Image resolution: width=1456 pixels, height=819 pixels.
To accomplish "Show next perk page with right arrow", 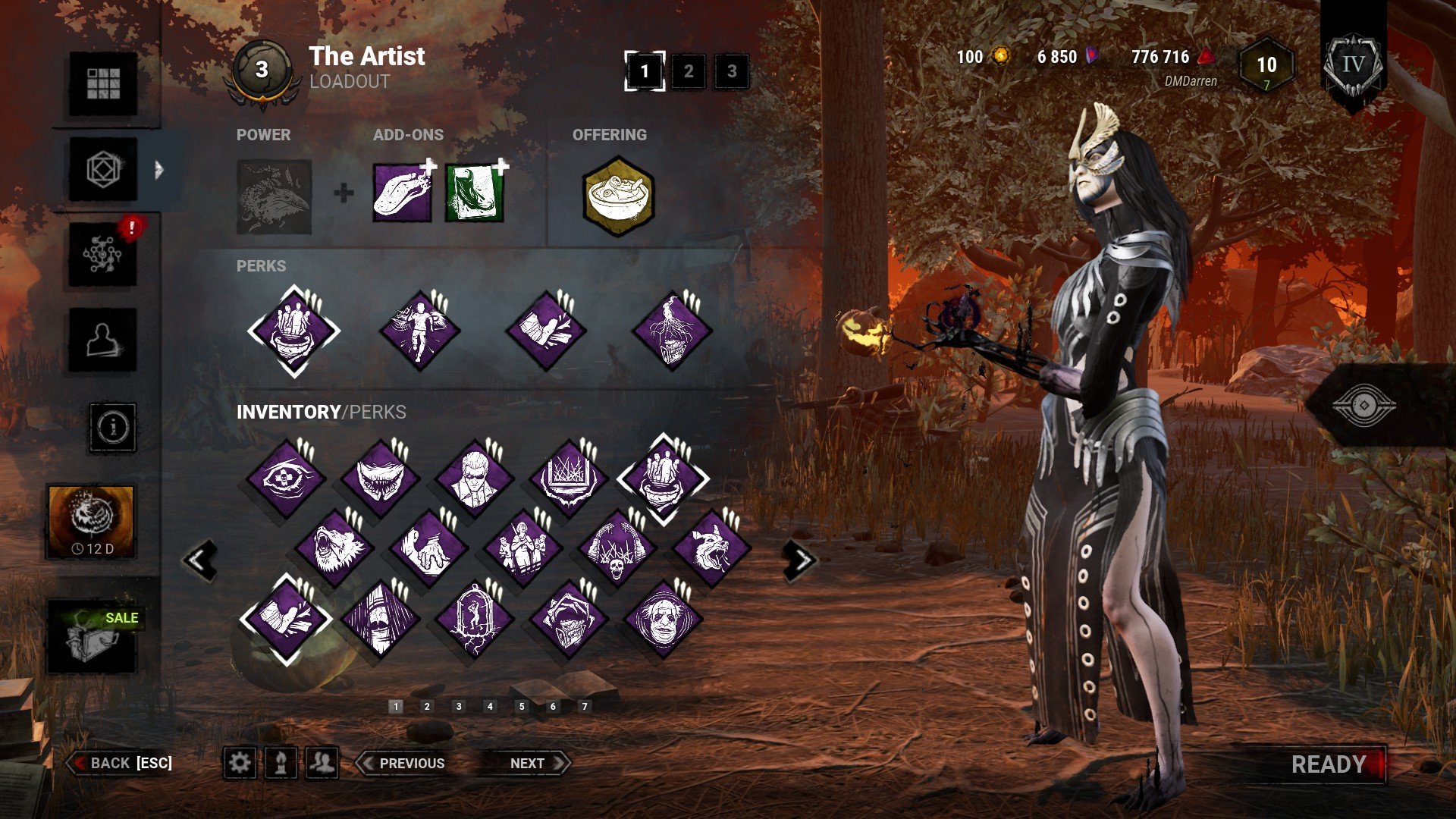I will 801,560.
